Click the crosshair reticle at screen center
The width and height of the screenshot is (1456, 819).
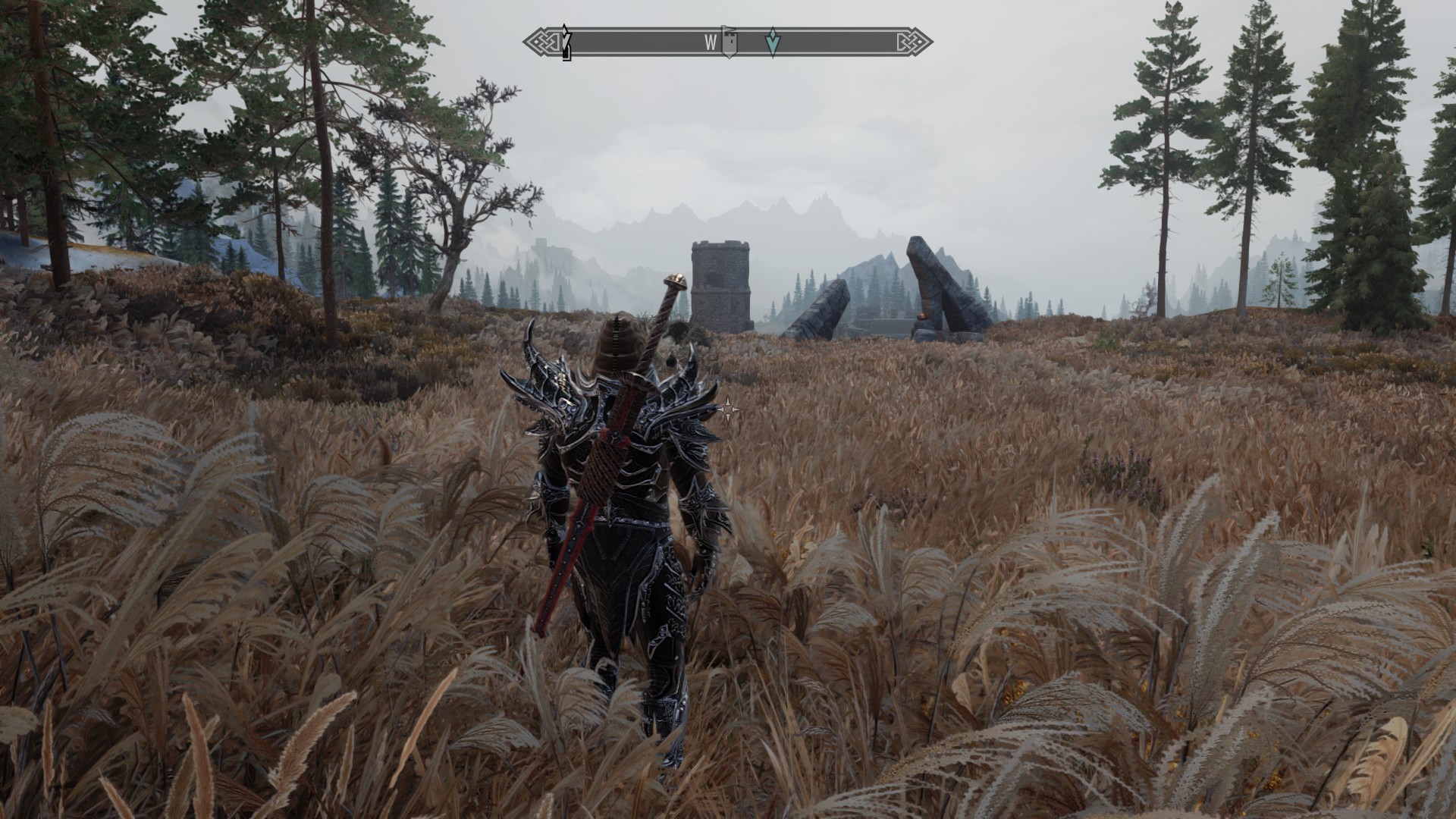tap(728, 408)
